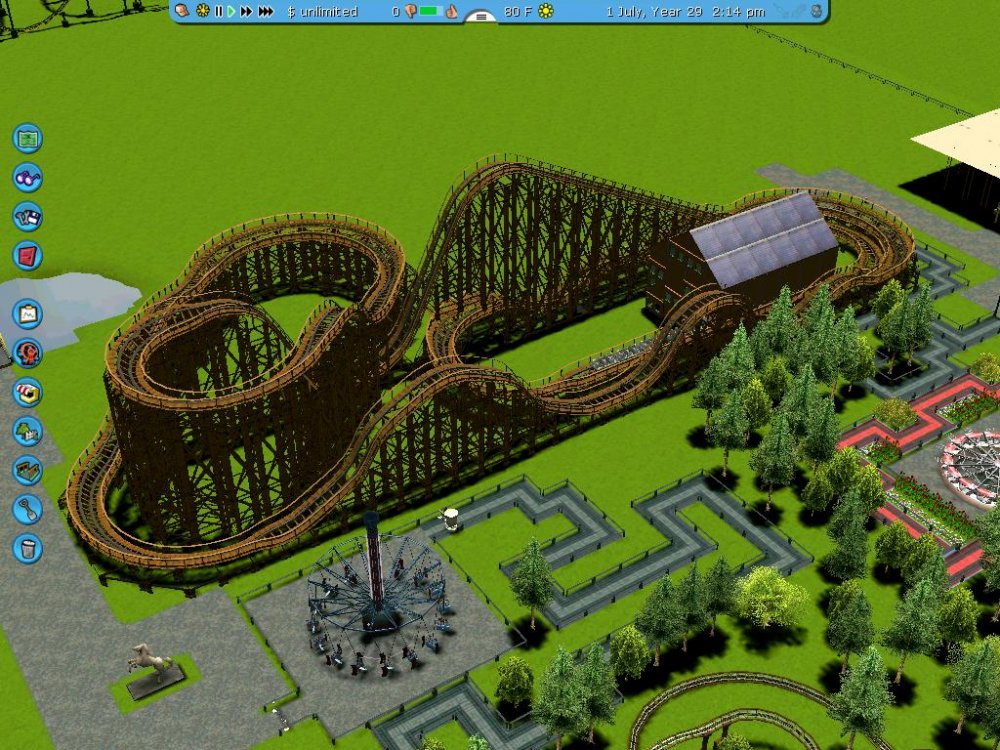
Task: Open the file and game options icon
Action: 27,216
